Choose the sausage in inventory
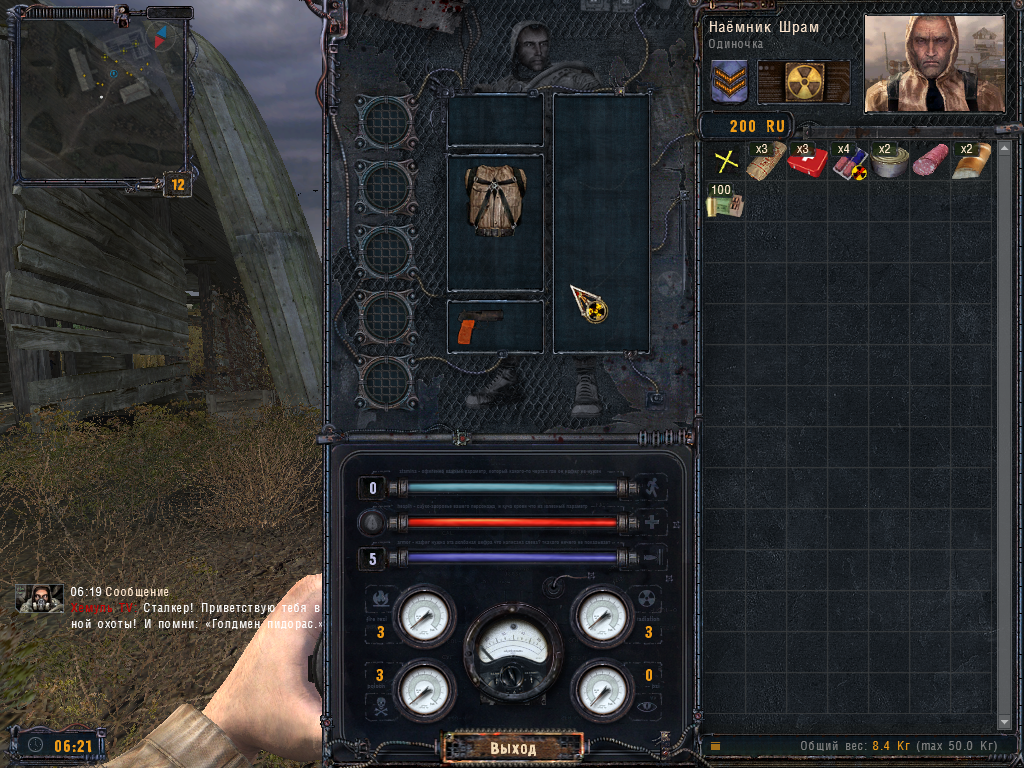The image size is (1024, 768). point(930,161)
